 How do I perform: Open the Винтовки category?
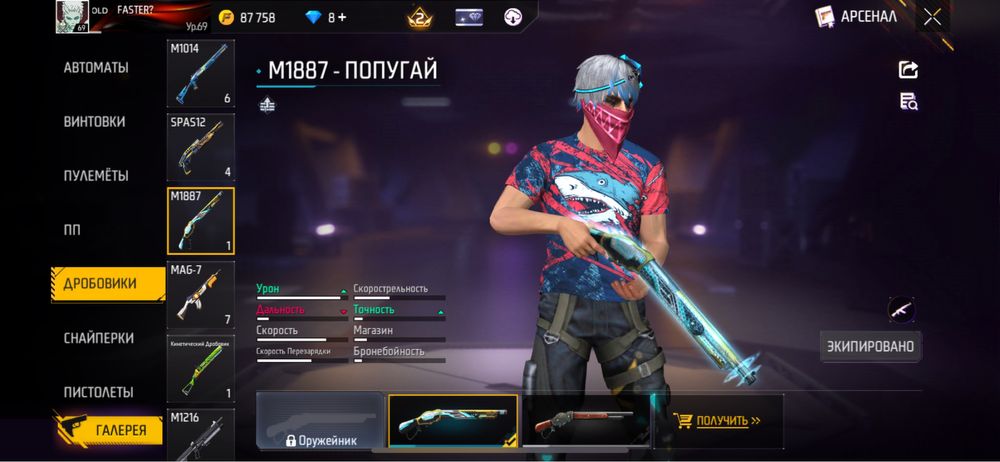click(95, 122)
